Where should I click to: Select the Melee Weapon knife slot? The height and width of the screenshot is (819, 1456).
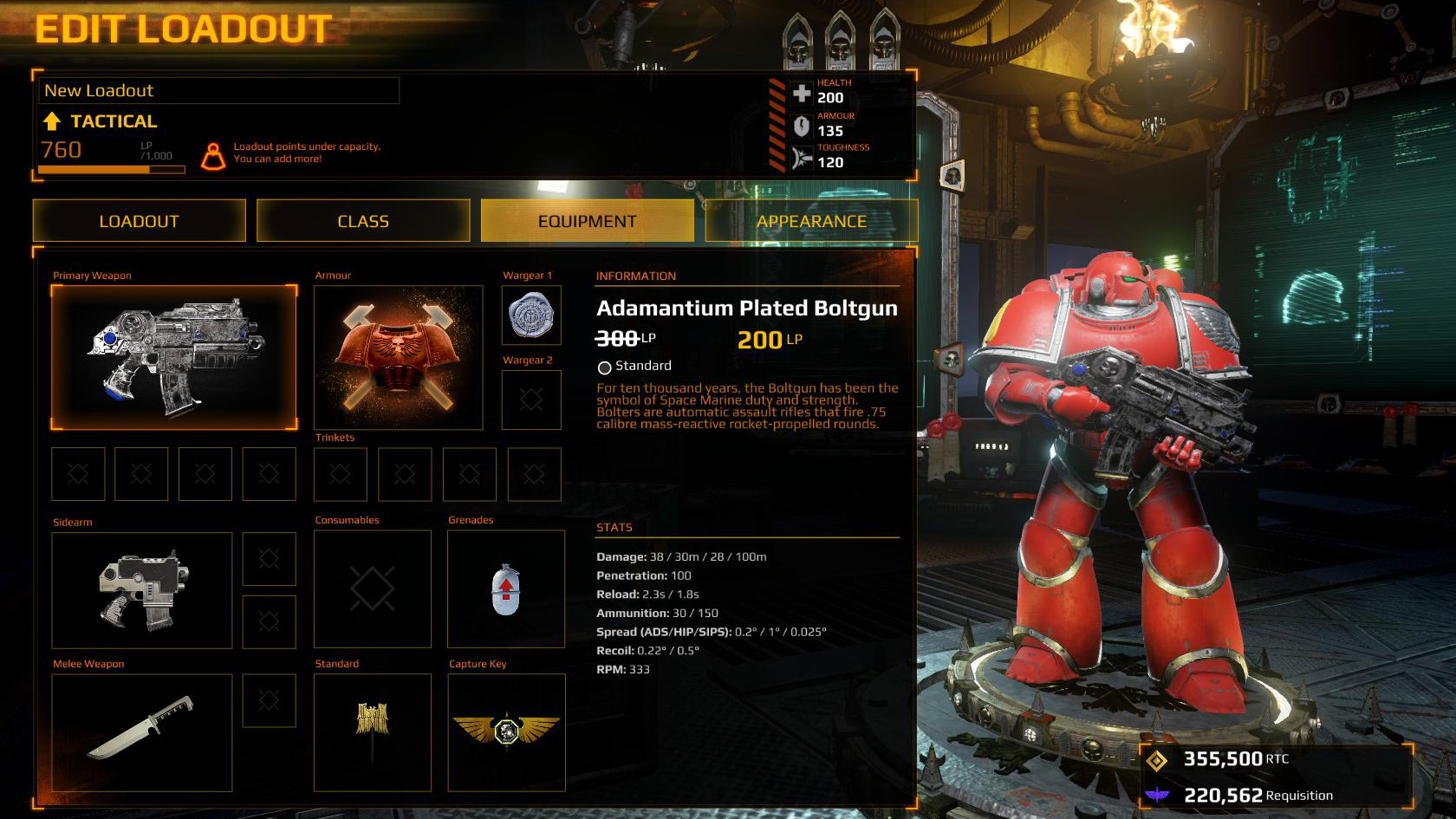pyautogui.click(x=142, y=732)
